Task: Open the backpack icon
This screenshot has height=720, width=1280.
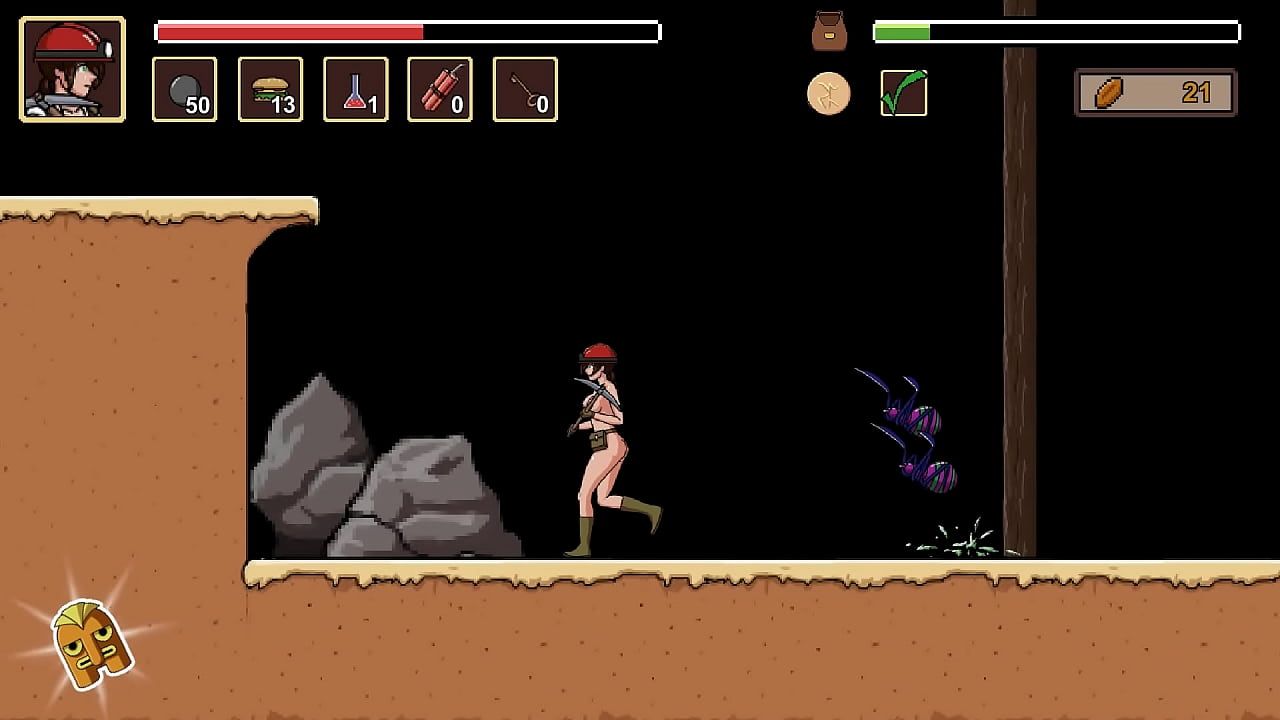Action: pyautogui.click(x=829, y=31)
